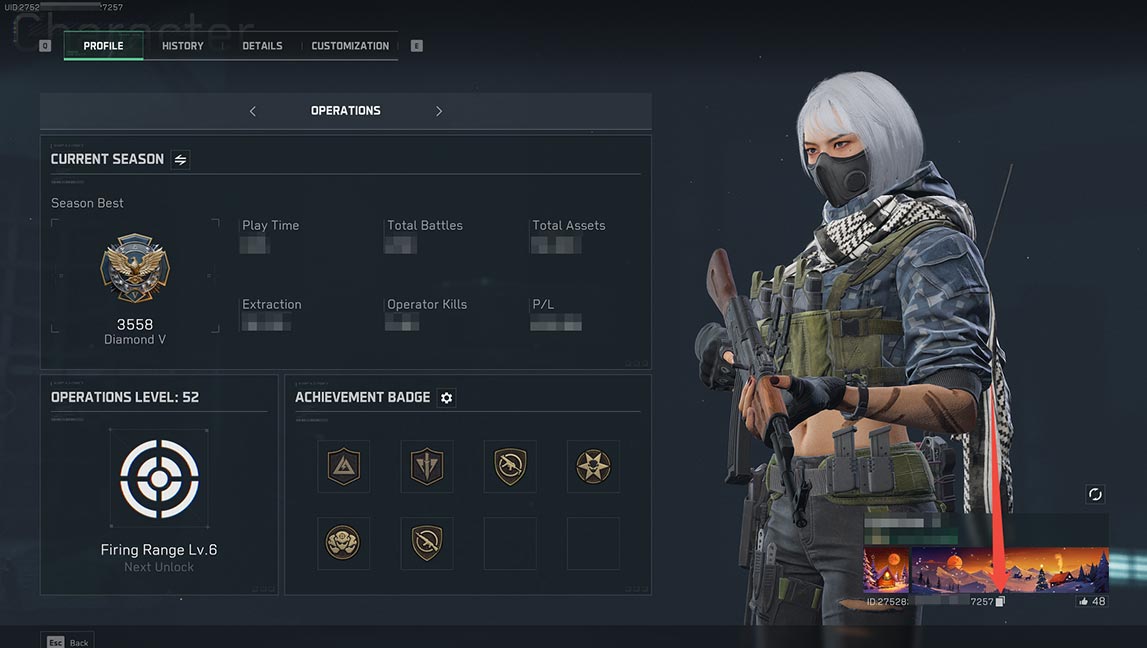The width and height of the screenshot is (1147, 648).
Task: Toggle the Current Season swap icon
Action: tap(180, 159)
